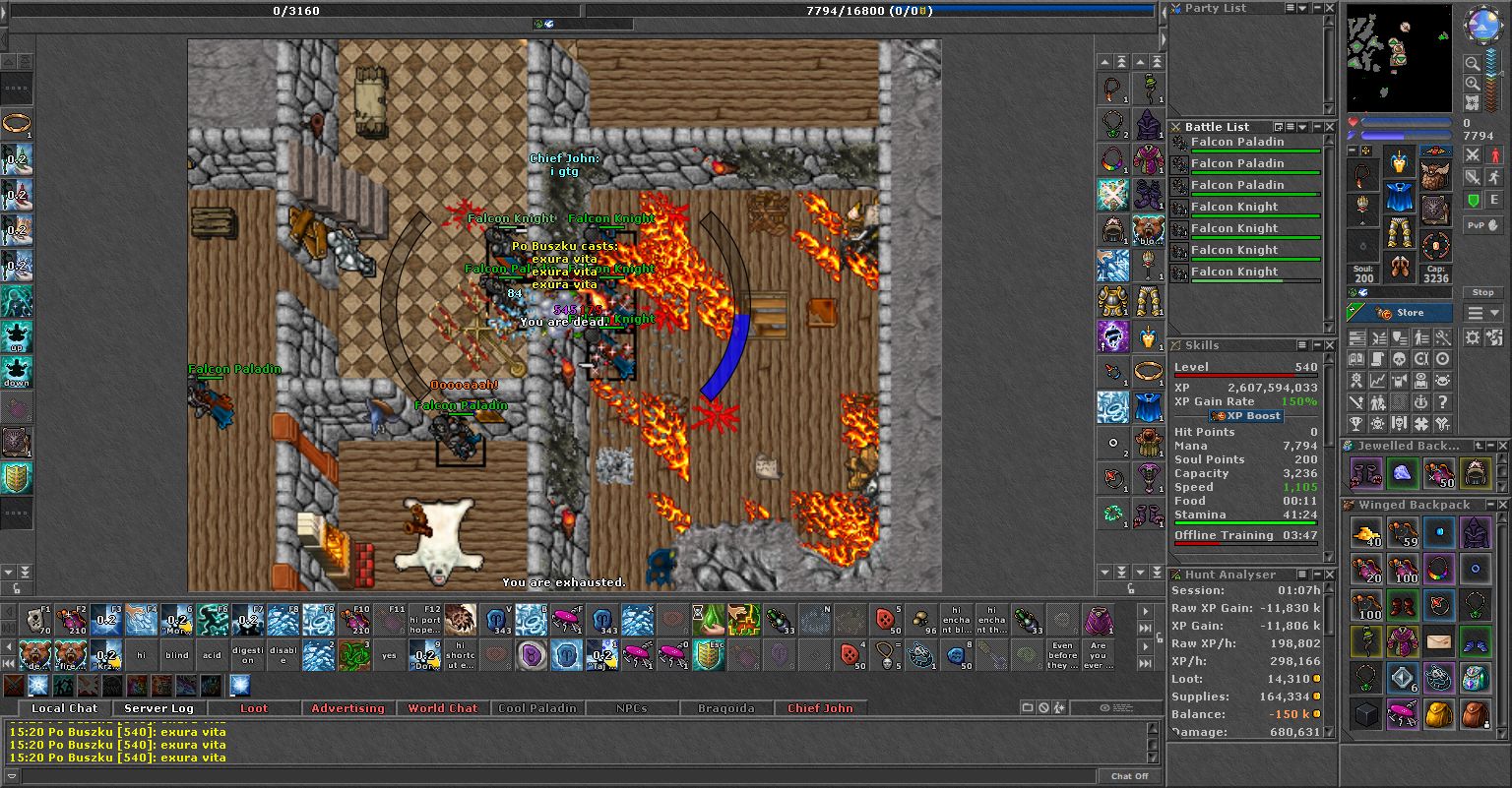The height and width of the screenshot is (788, 1512).
Task: Close the Skills panel
Action: 1330,345
